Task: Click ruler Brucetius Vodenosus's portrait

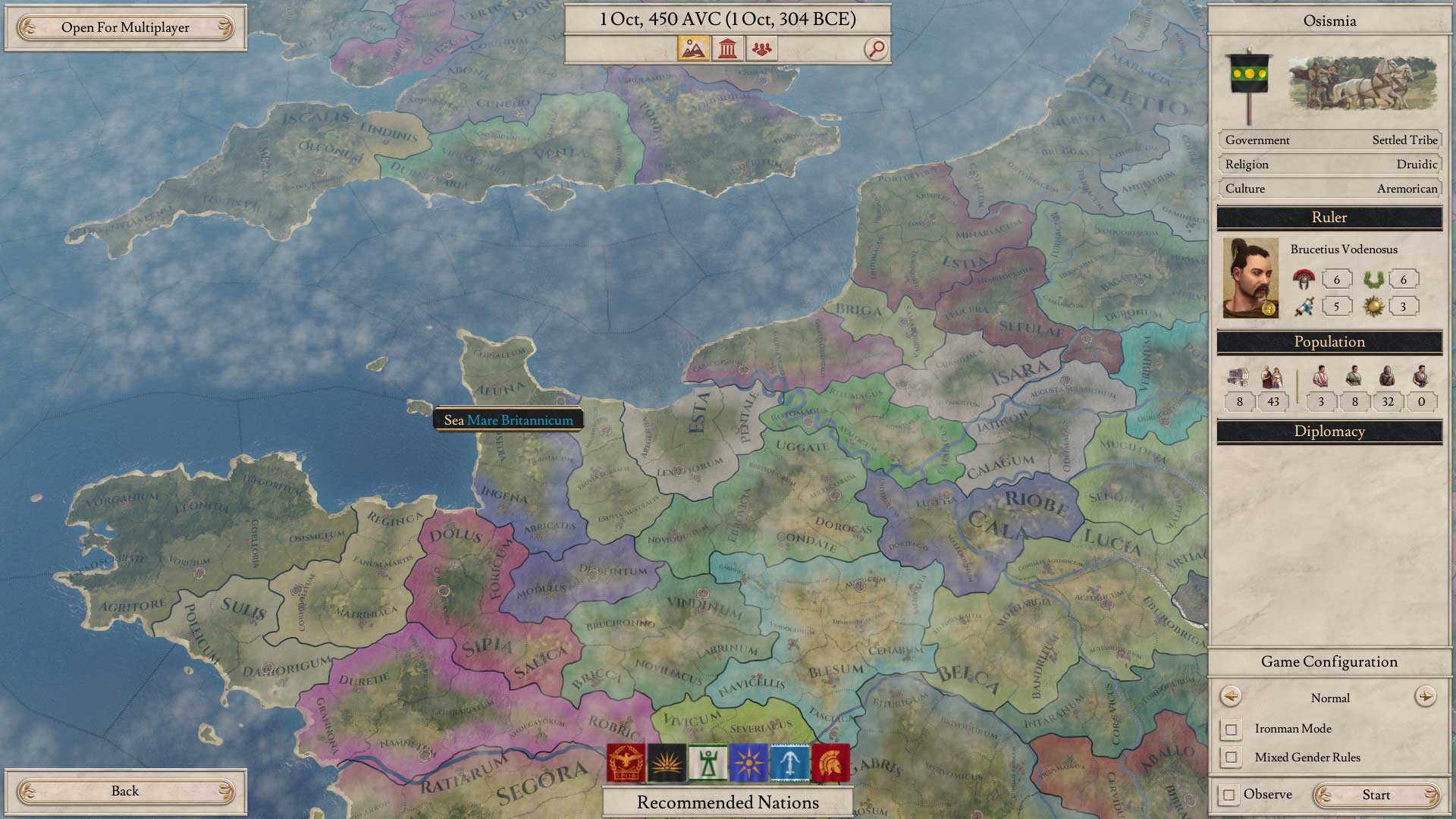Action: coord(1250,278)
